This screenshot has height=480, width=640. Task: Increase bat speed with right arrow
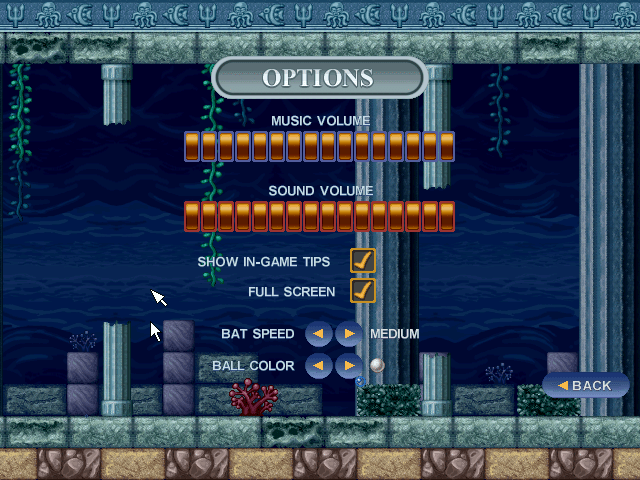(x=348, y=334)
